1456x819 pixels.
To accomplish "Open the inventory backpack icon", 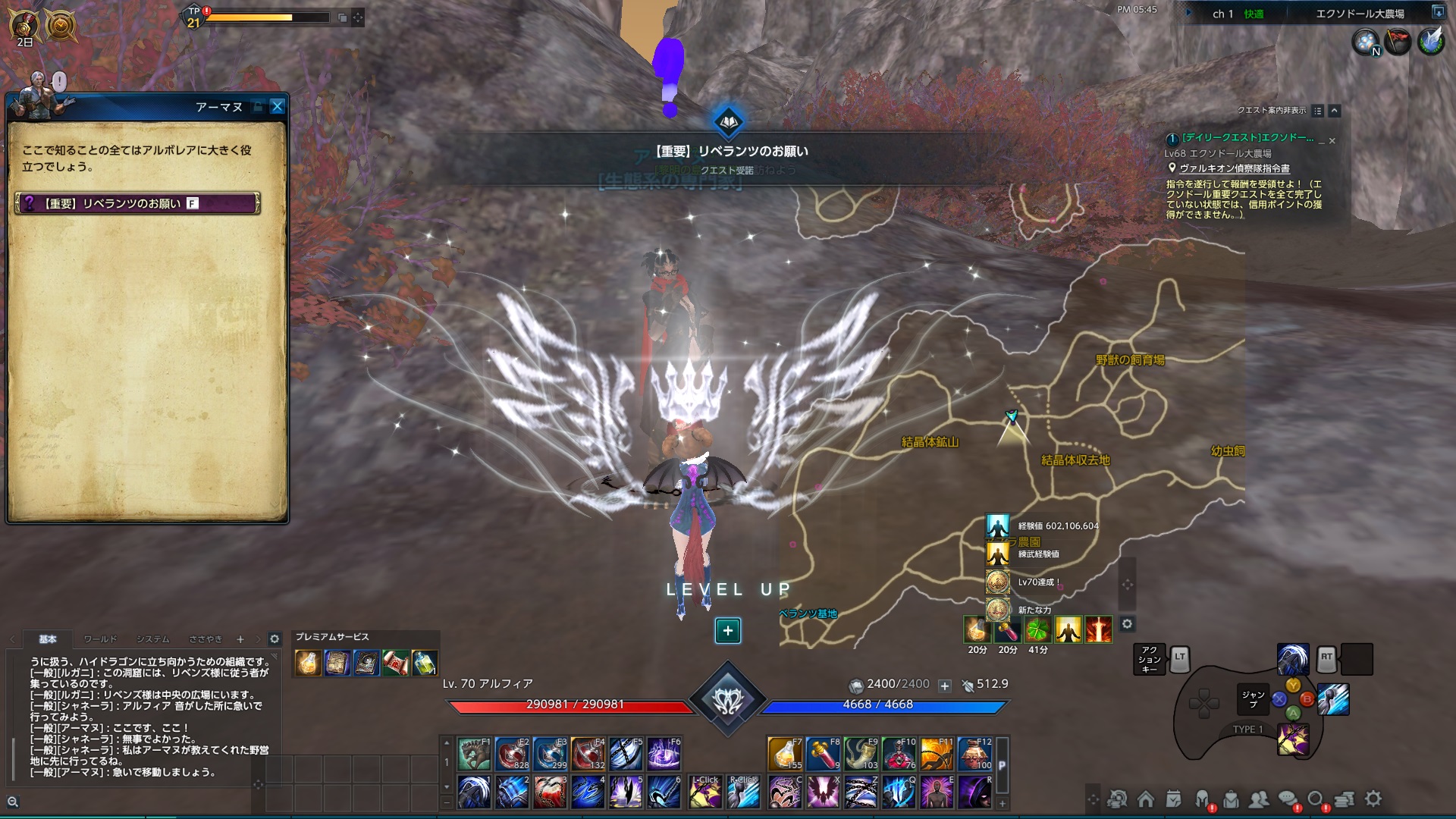I will pyautogui.click(x=1230, y=798).
